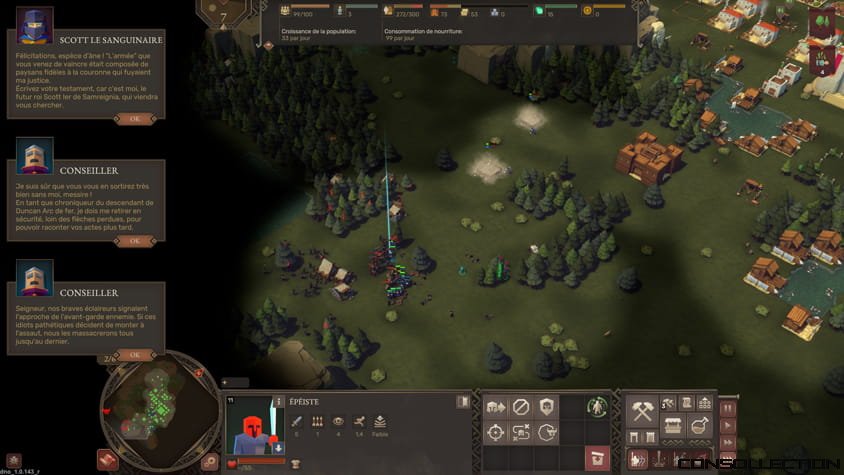This screenshot has width=844, height=475.
Task: Dismiss Scott le Sanguinaire's message with OK
Action: coord(134,118)
